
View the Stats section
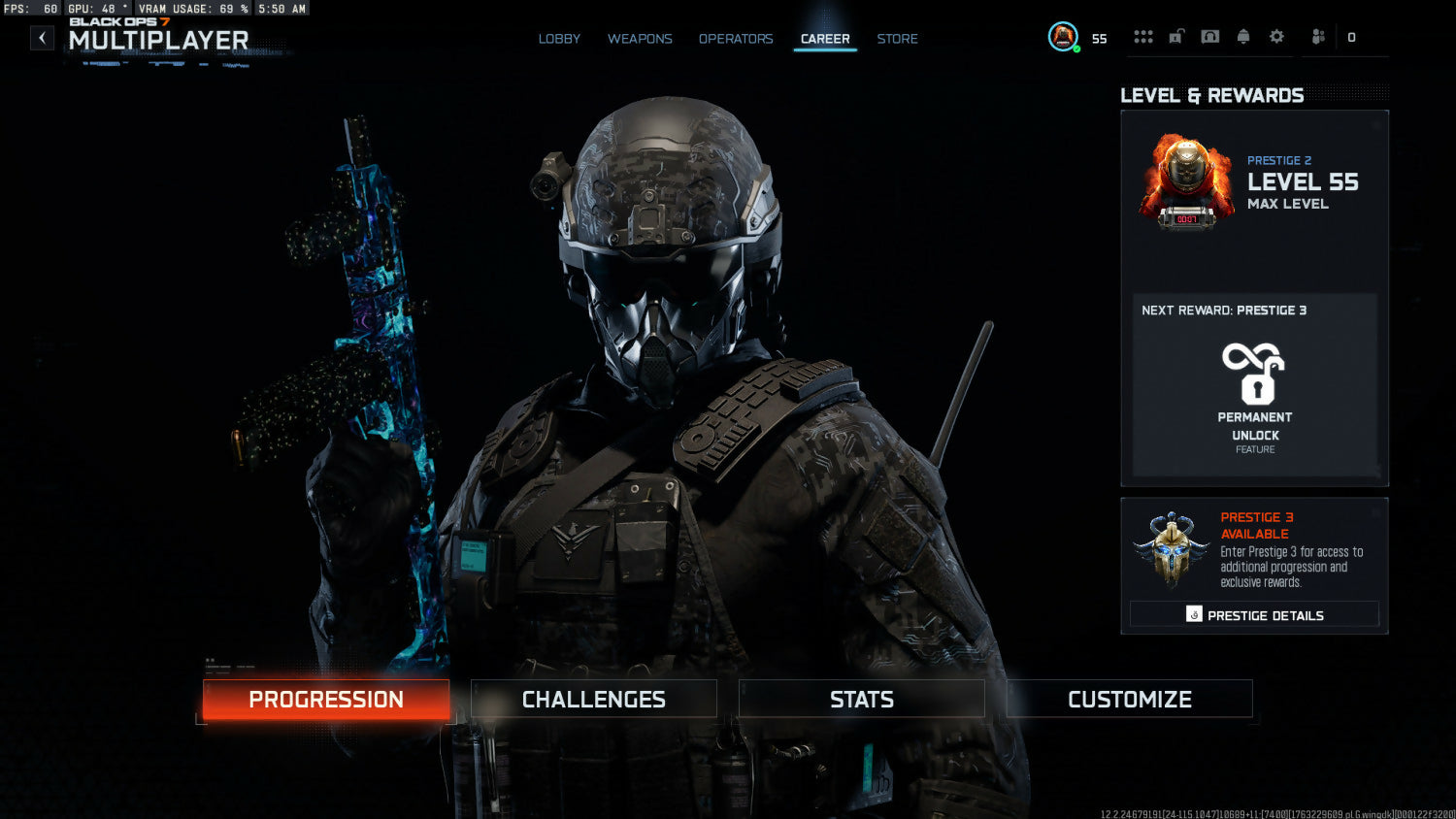pyautogui.click(x=862, y=700)
